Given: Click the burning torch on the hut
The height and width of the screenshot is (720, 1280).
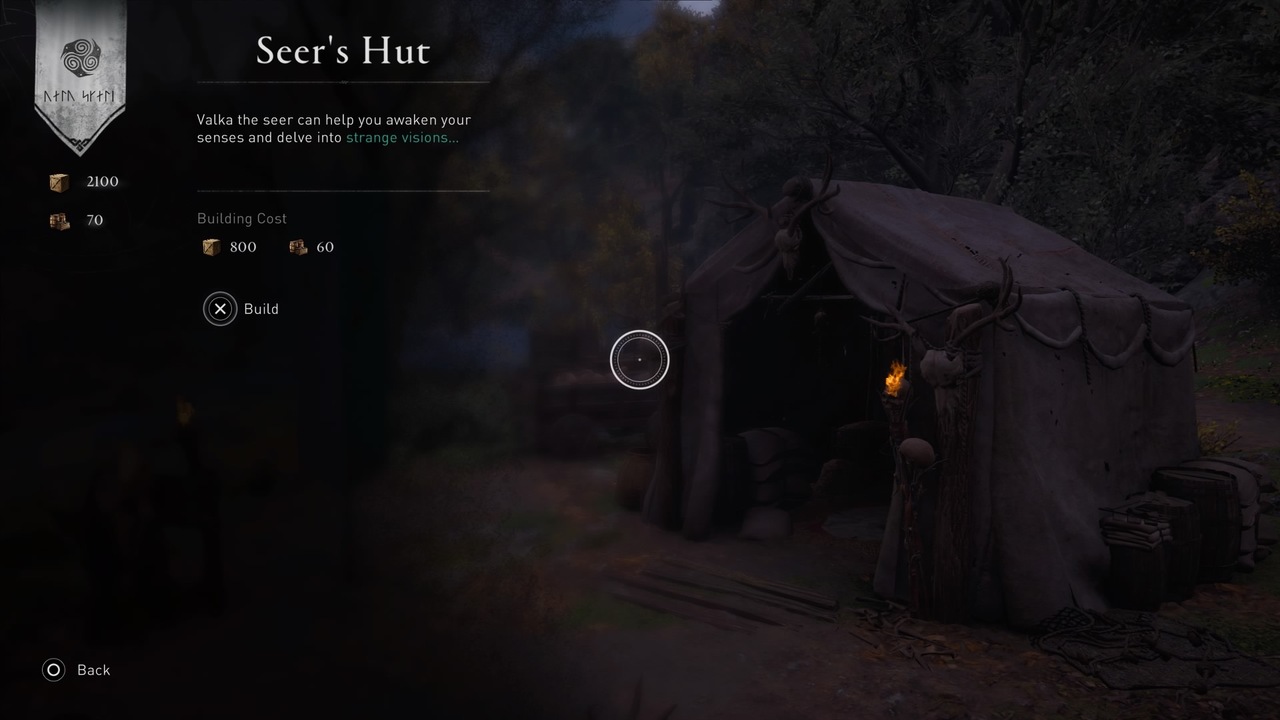Looking at the screenshot, I should [x=895, y=378].
